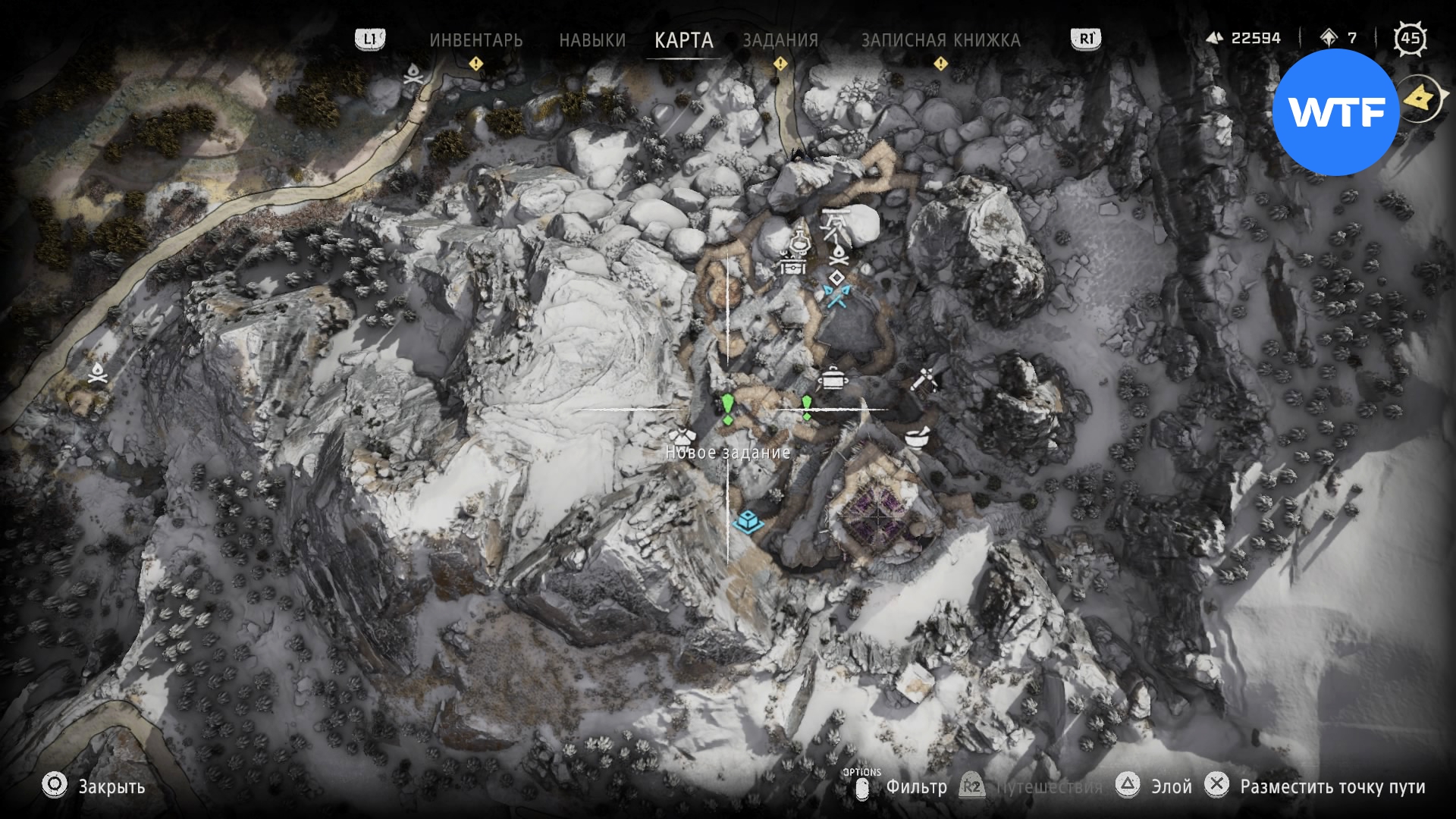Select the larger green exclamation quest marker
Screen dimensions: 1456x819
[x=727, y=408]
